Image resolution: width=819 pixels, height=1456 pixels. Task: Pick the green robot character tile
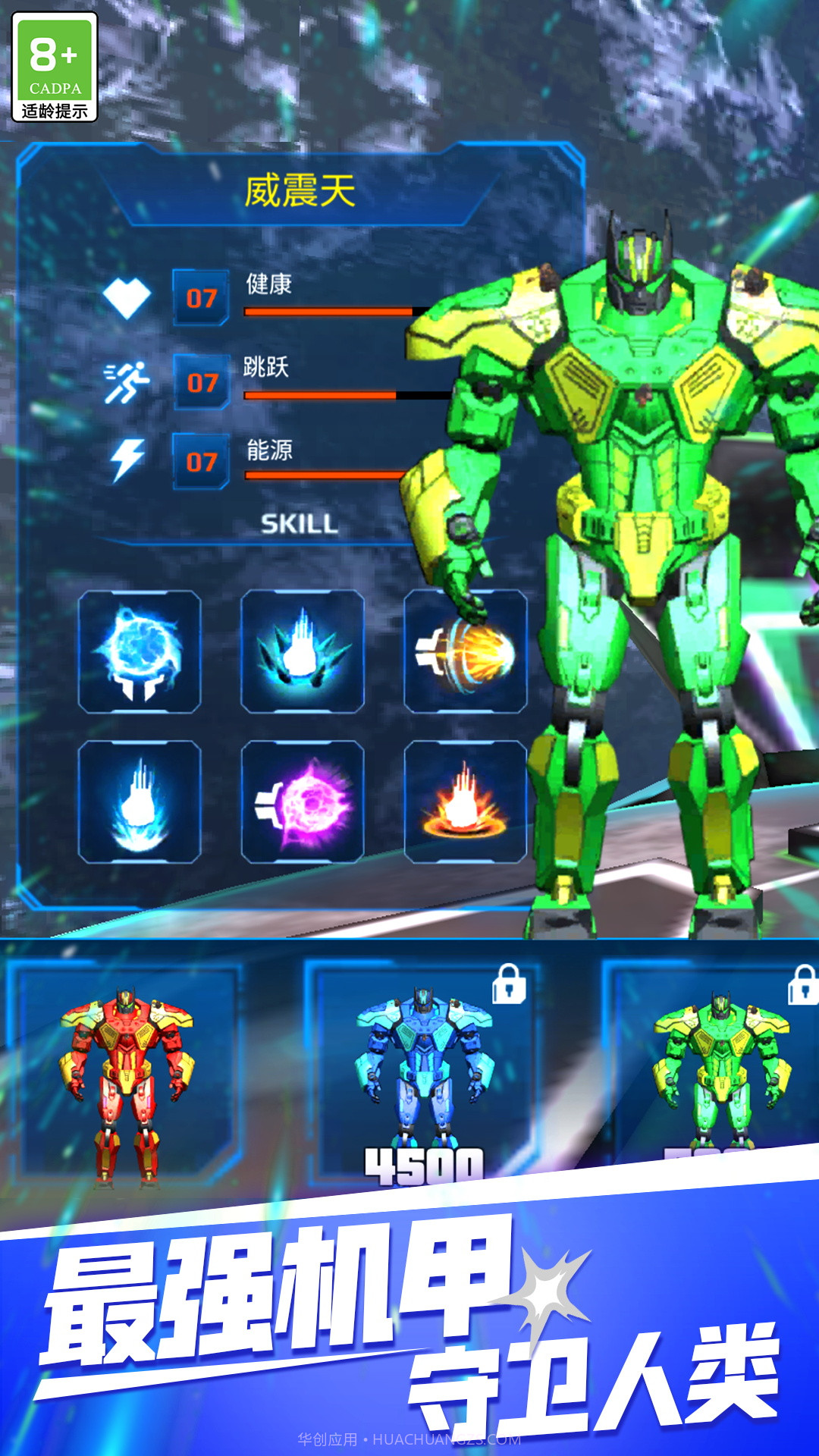click(x=719, y=1069)
